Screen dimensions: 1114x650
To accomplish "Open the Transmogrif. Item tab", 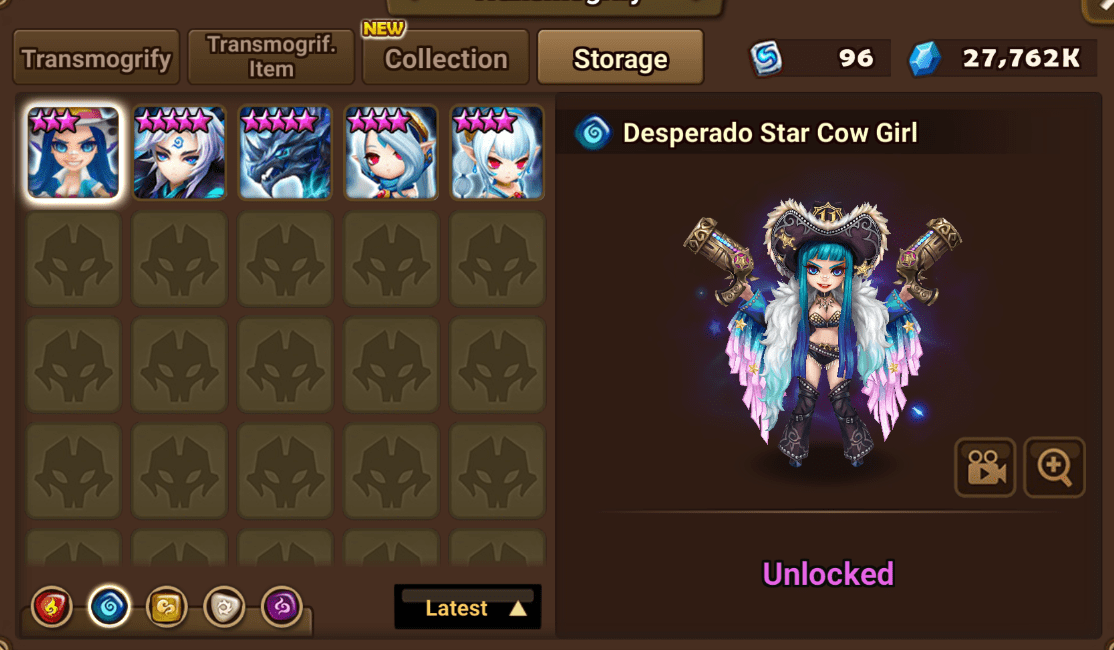I will pyautogui.click(x=271, y=58).
